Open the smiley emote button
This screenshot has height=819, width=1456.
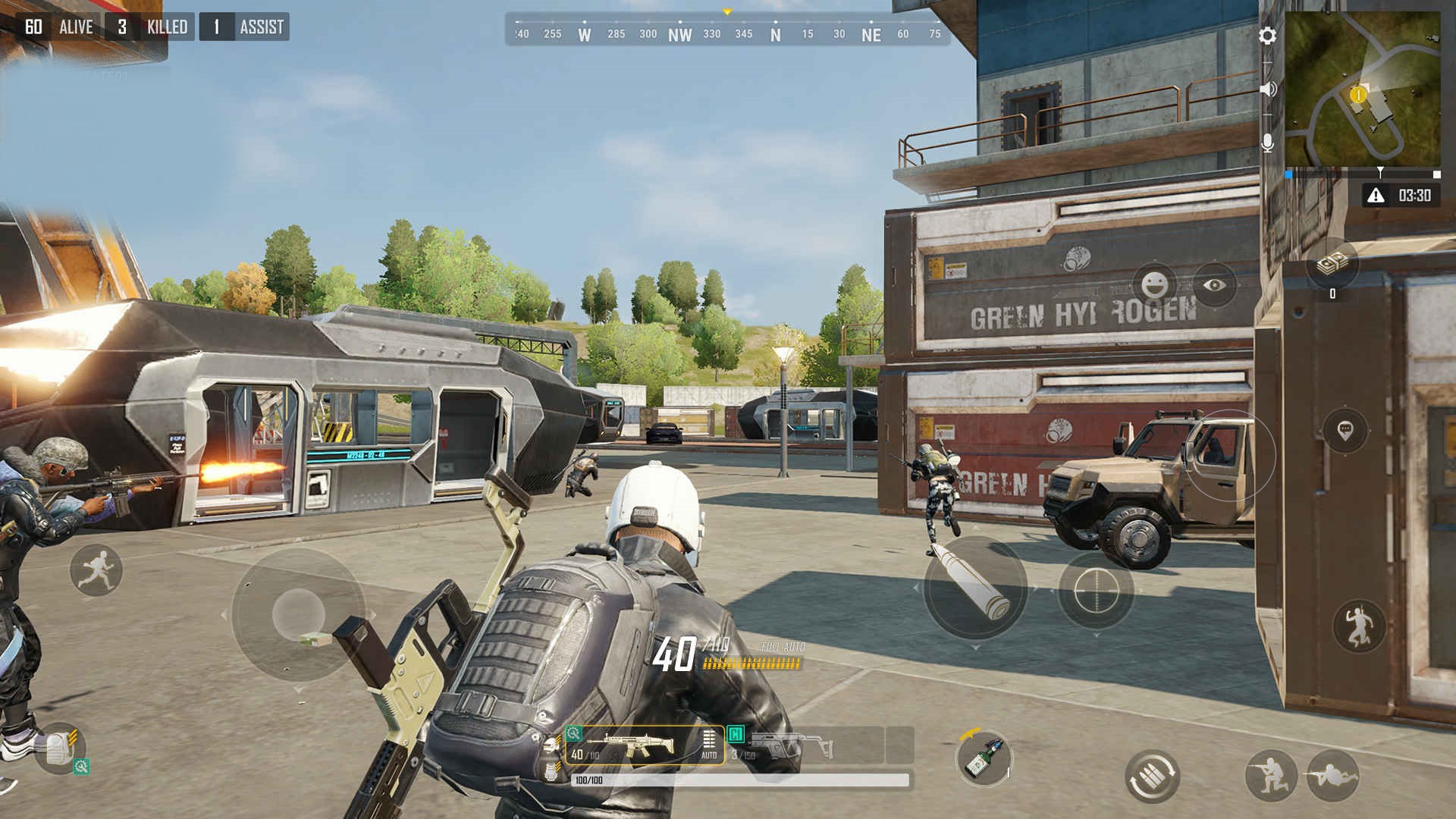(x=1153, y=285)
